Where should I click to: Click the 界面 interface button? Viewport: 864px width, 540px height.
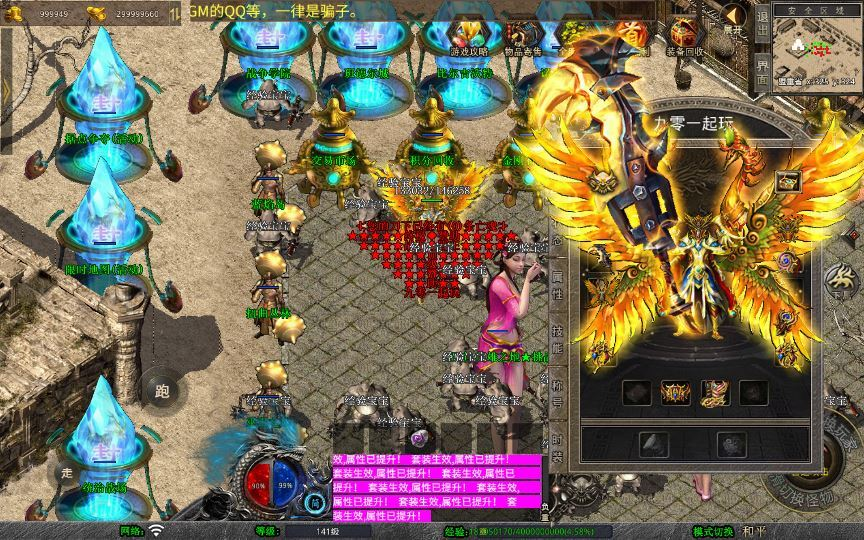[x=761, y=73]
